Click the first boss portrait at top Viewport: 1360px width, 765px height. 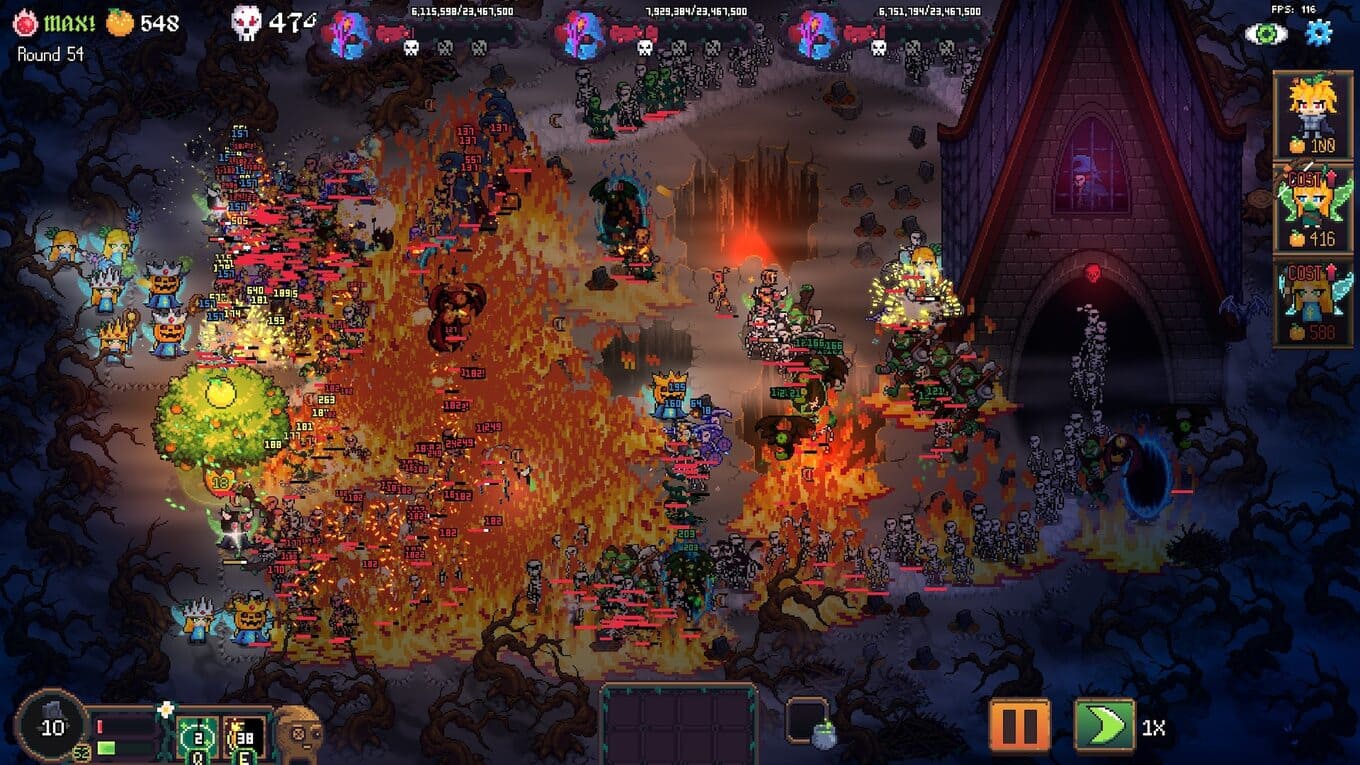coord(350,35)
